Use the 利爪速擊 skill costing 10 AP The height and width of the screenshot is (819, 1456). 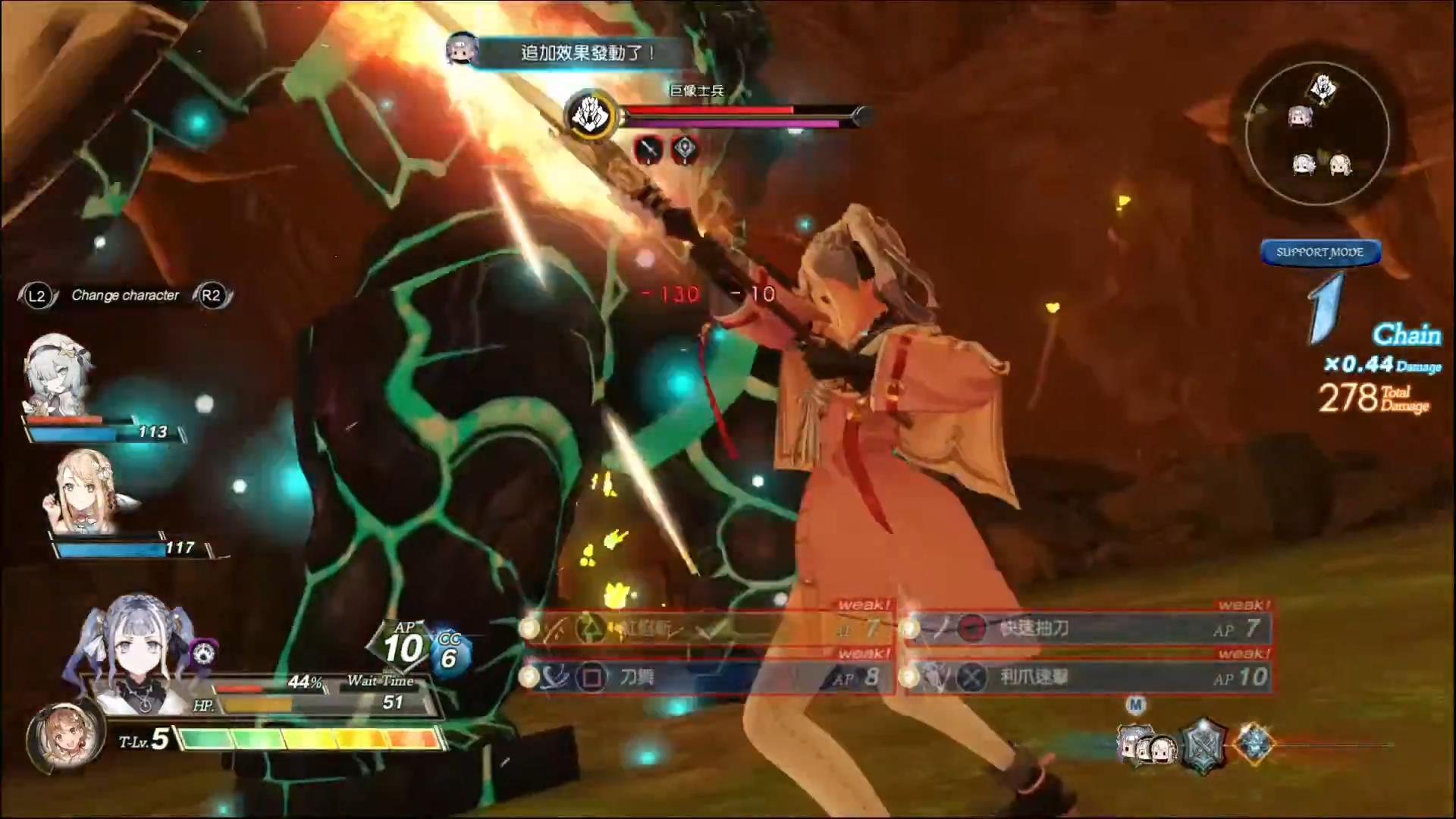pyautogui.click(x=1088, y=677)
